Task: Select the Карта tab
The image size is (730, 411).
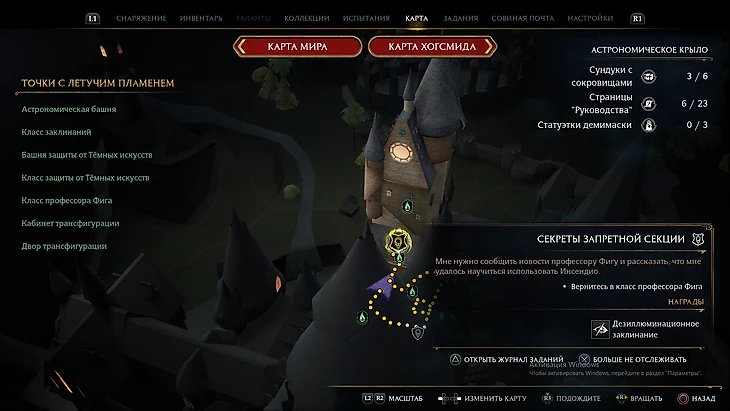Action: tap(417, 18)
